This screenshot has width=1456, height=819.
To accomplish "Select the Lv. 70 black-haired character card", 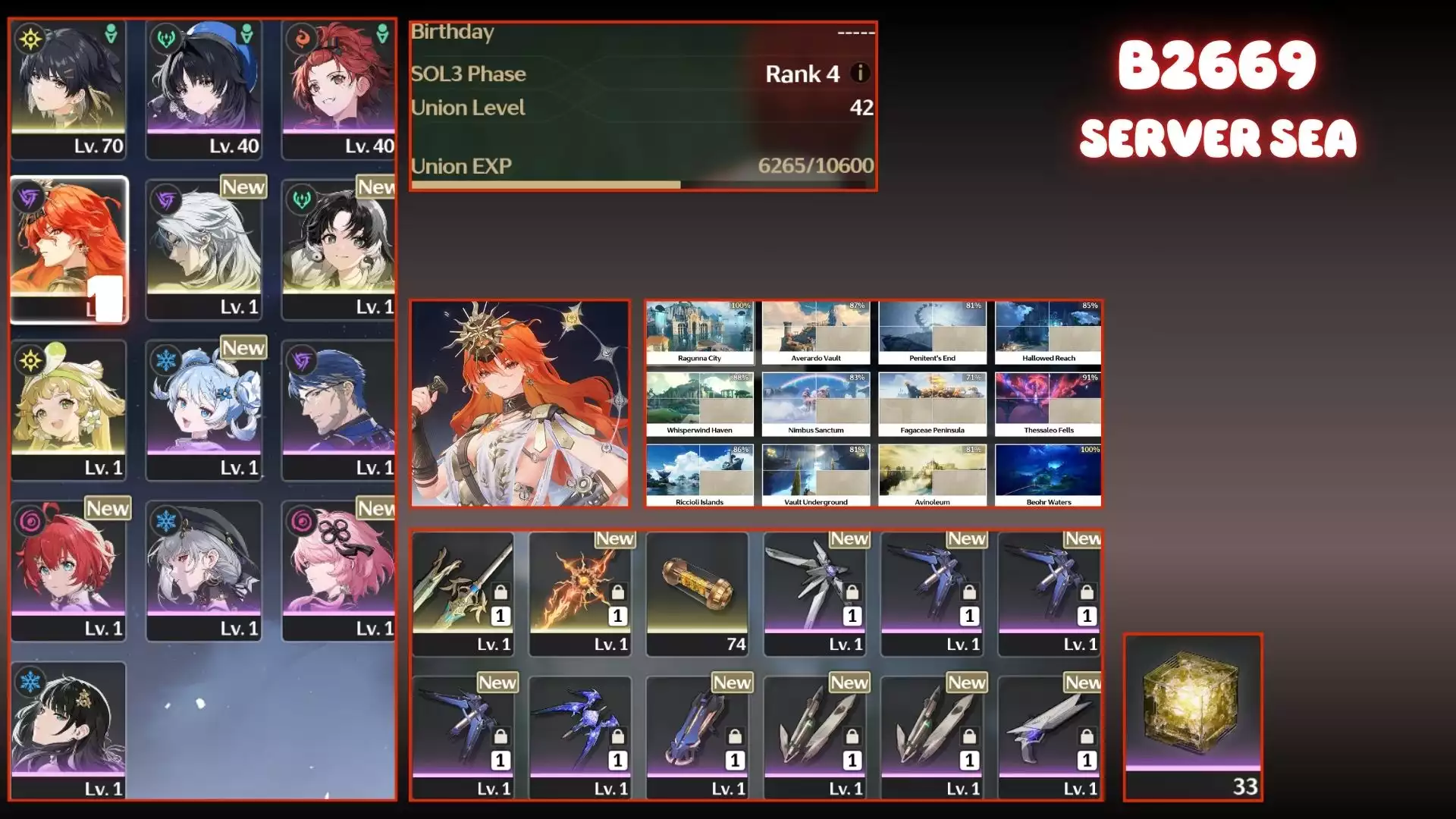I will tap(68, 89).
